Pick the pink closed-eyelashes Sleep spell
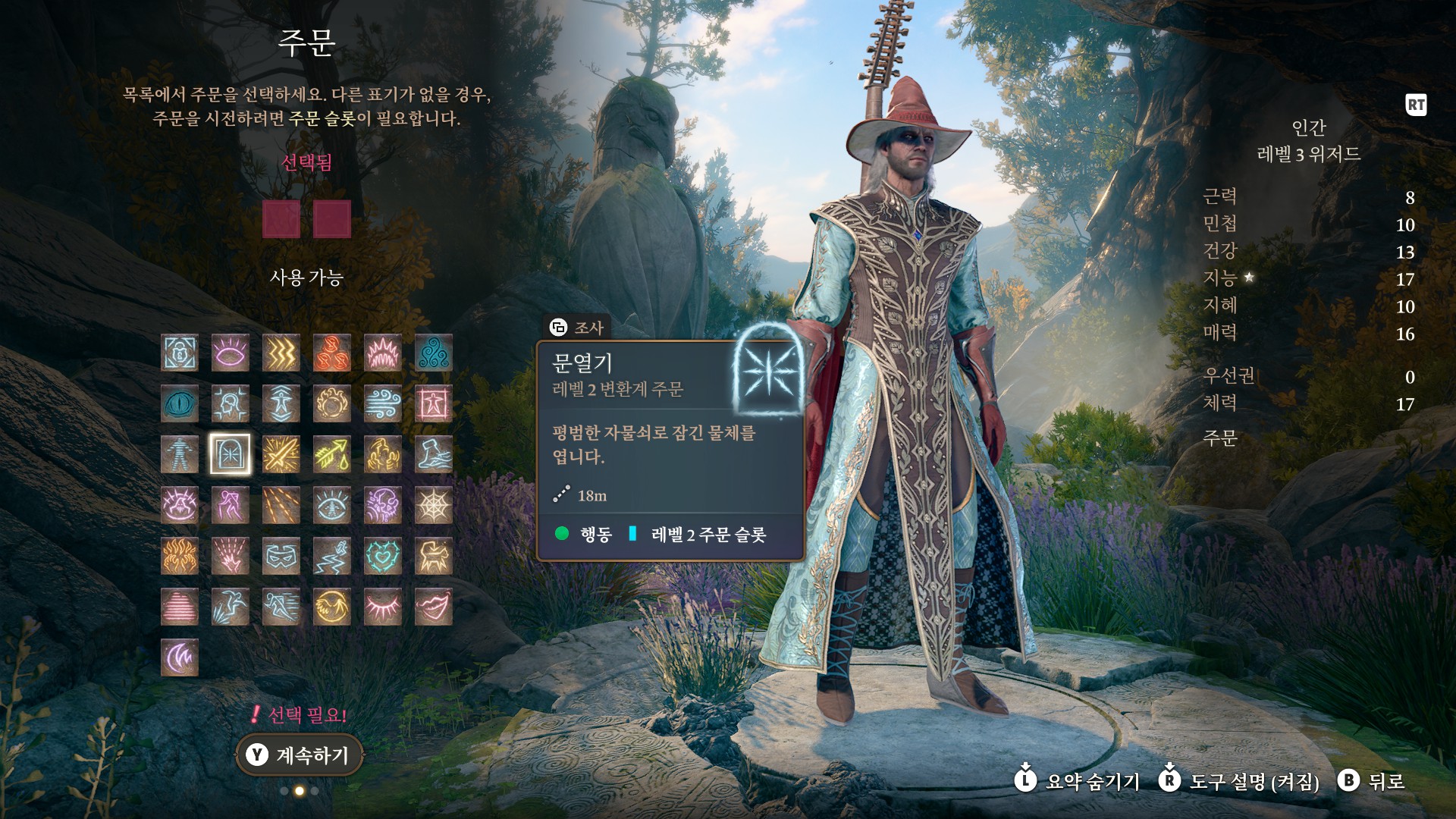This screenshot has height=819, width=1456. [383, 607]
